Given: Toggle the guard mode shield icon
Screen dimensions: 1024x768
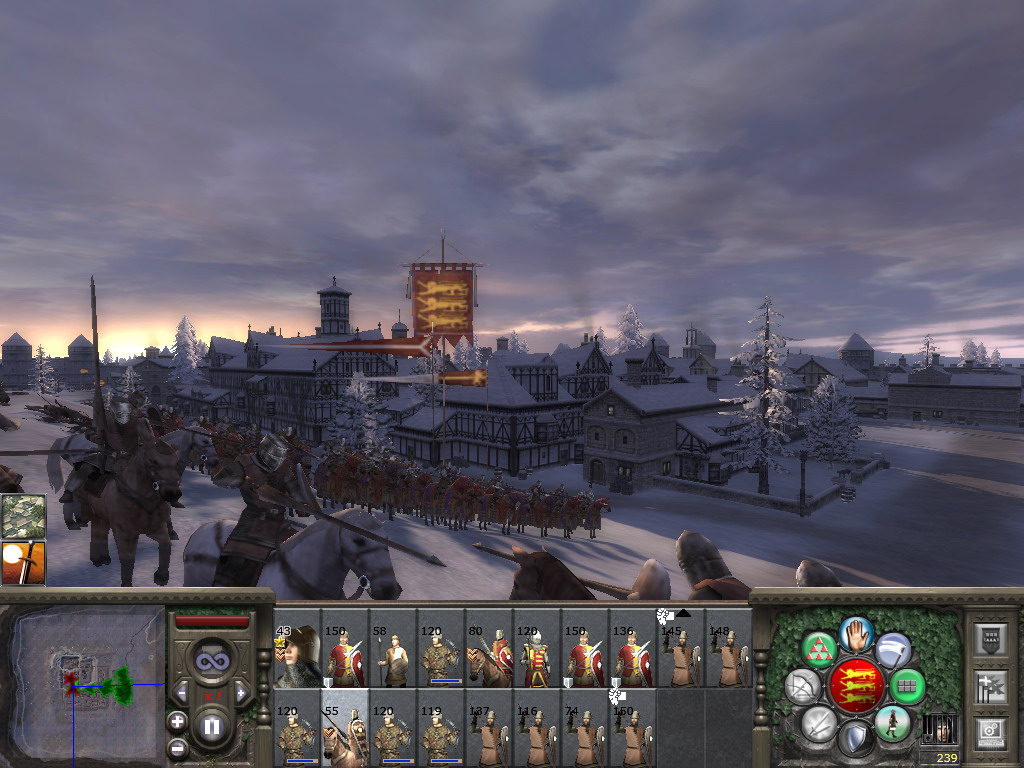Looking at the screenshot, I should tap(856, 740).
